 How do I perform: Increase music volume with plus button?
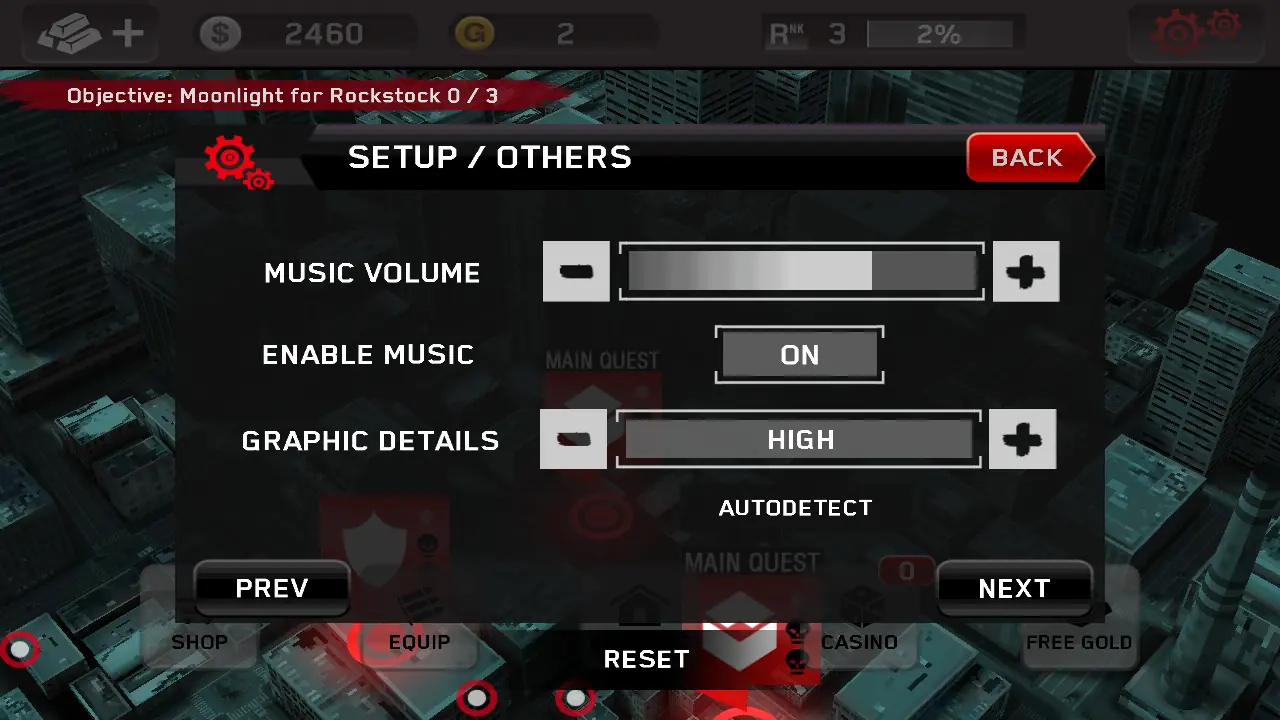point(1026,271)
